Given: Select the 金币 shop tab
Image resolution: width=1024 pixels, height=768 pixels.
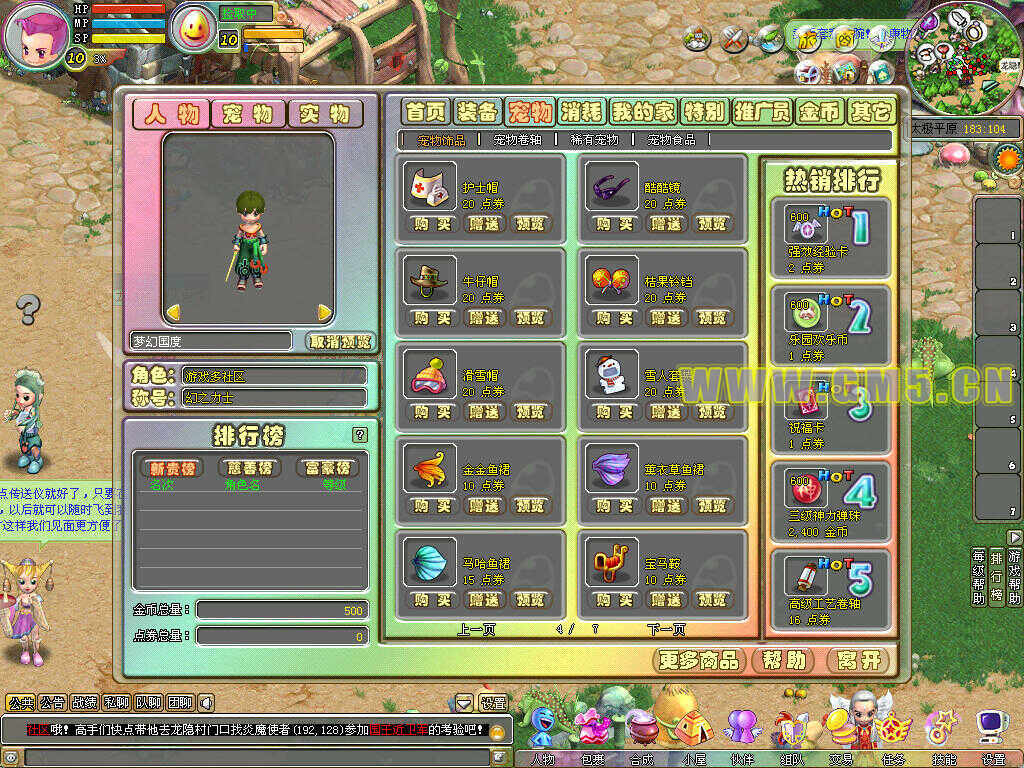Looking at the screenshot, I should coord(820,111).
